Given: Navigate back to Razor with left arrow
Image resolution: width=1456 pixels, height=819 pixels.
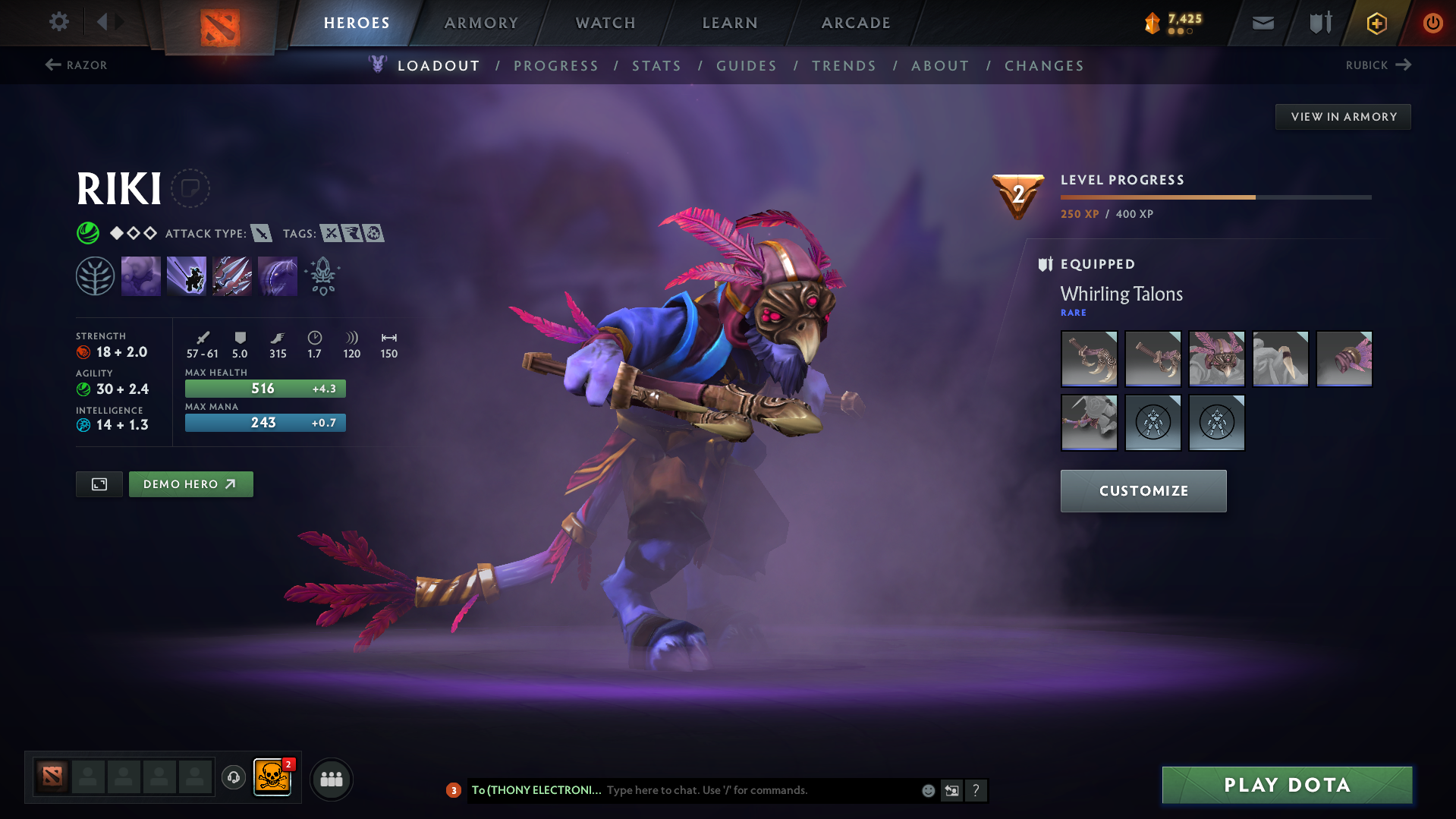Looking at the screenshot, I should point(52,65).
